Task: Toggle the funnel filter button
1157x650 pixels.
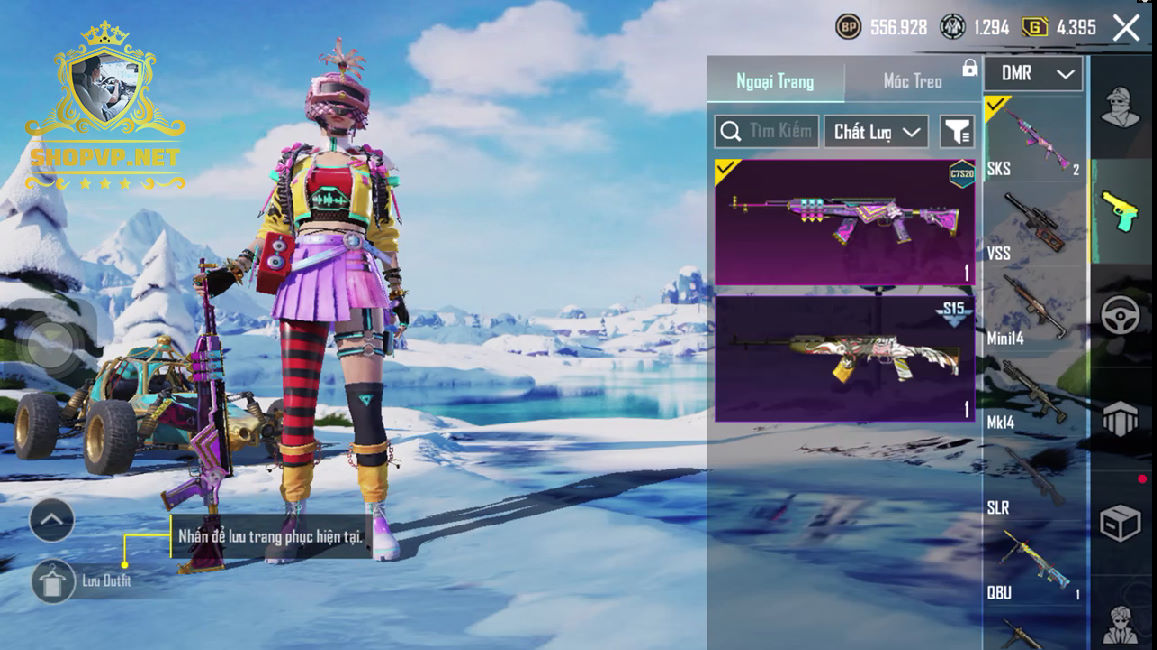Action: click(957, 131)
